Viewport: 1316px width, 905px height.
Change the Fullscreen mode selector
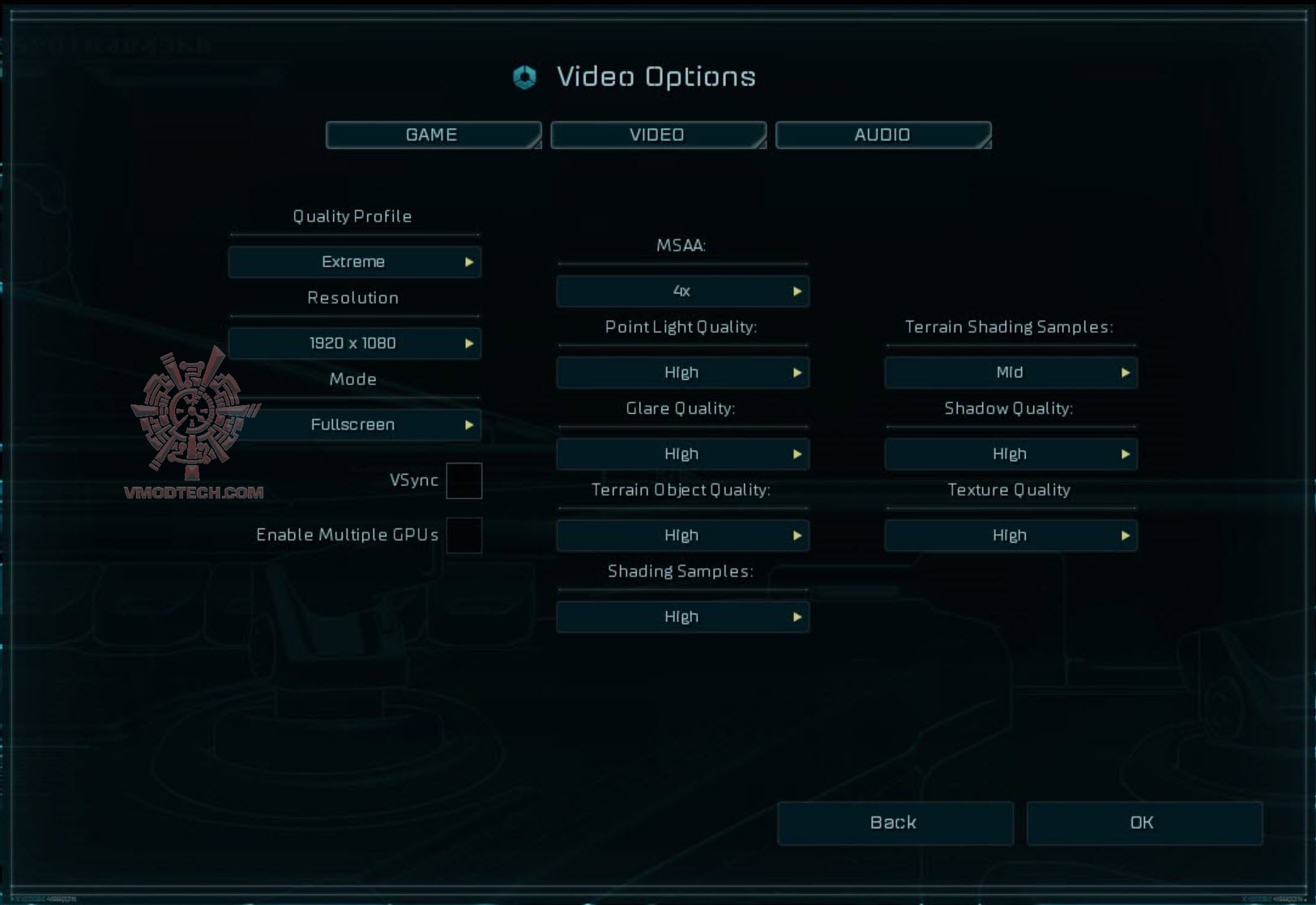coord(354,425)
